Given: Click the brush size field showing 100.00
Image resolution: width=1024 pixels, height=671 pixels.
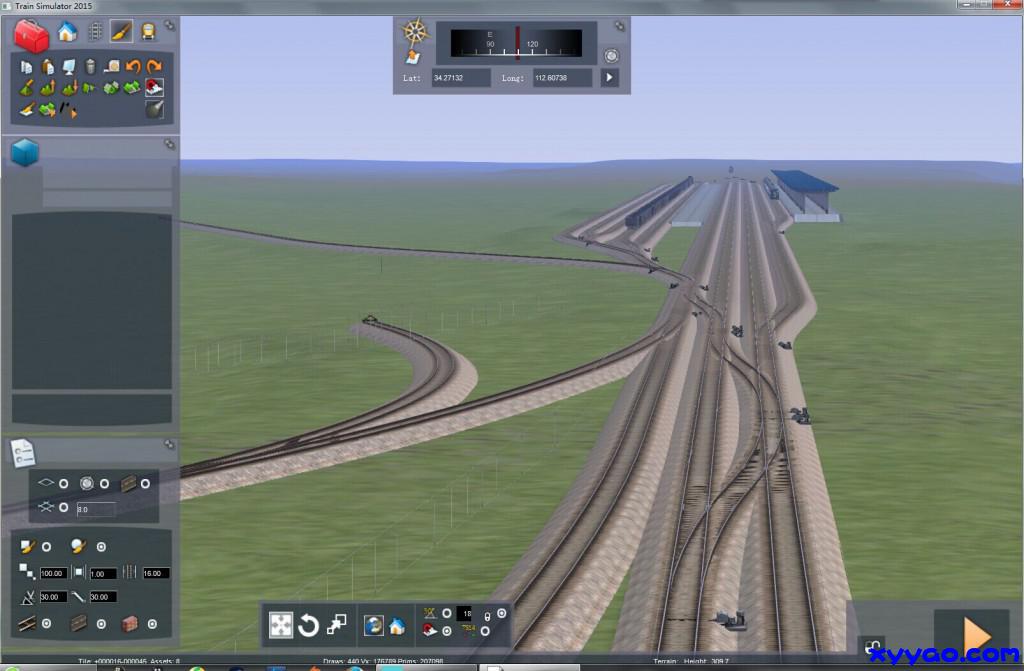Looking at the screenshot, I should coord(53,573).
